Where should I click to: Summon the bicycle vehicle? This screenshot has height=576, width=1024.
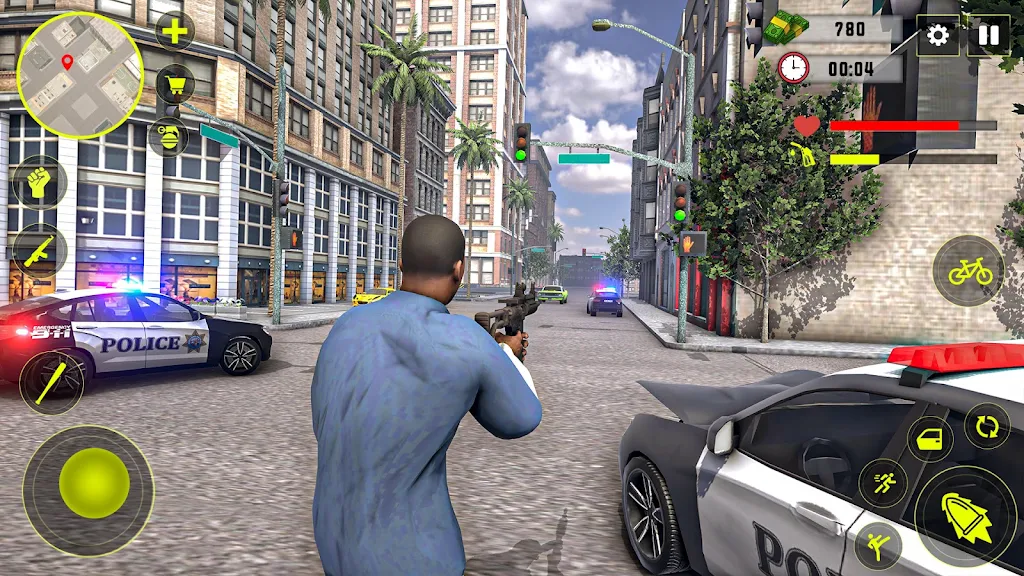[969, 270]
